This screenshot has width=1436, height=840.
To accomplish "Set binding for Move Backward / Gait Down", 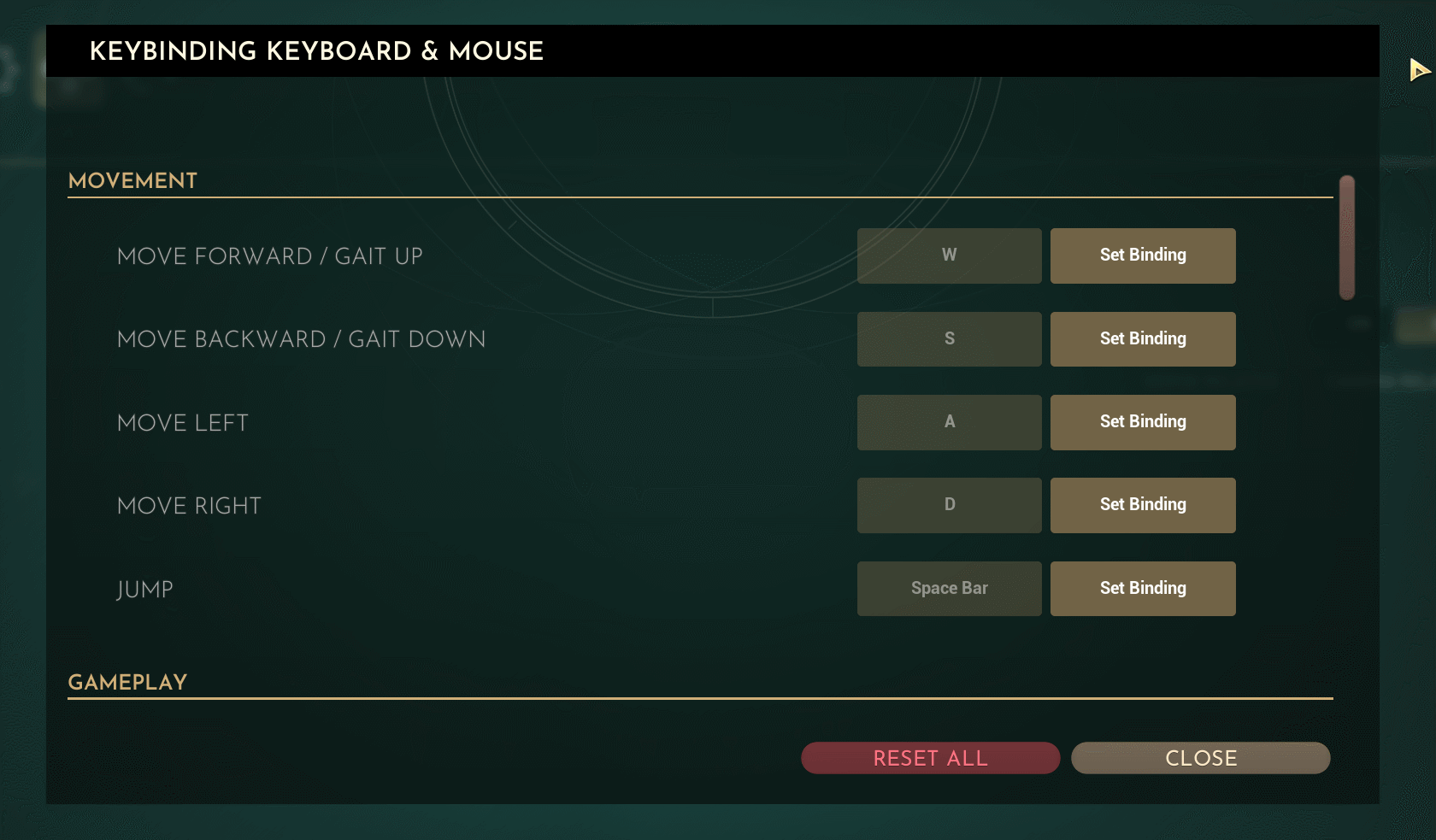I will 1142,339.
